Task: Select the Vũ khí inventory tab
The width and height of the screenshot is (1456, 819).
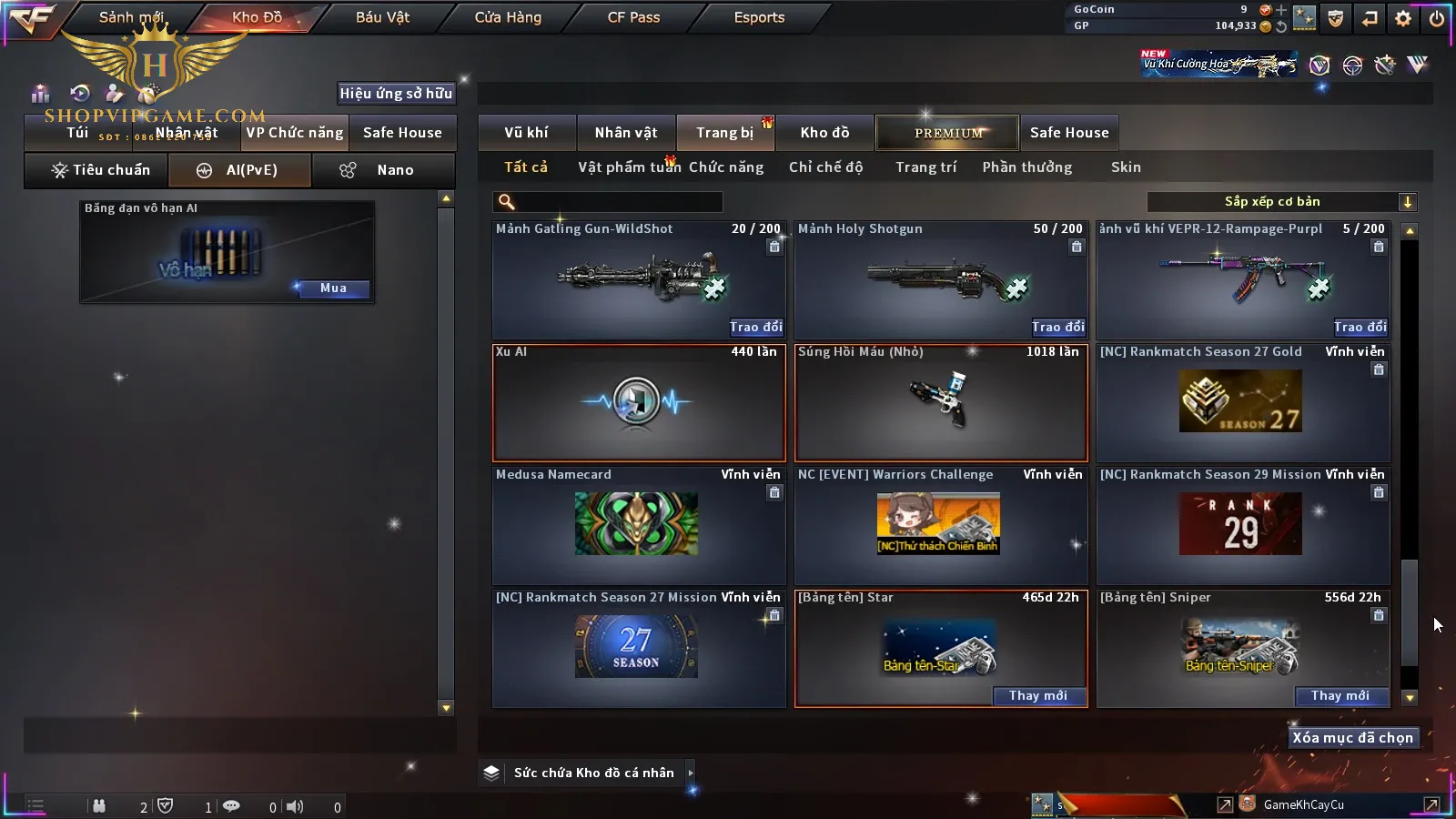Action: click(526, 133)
